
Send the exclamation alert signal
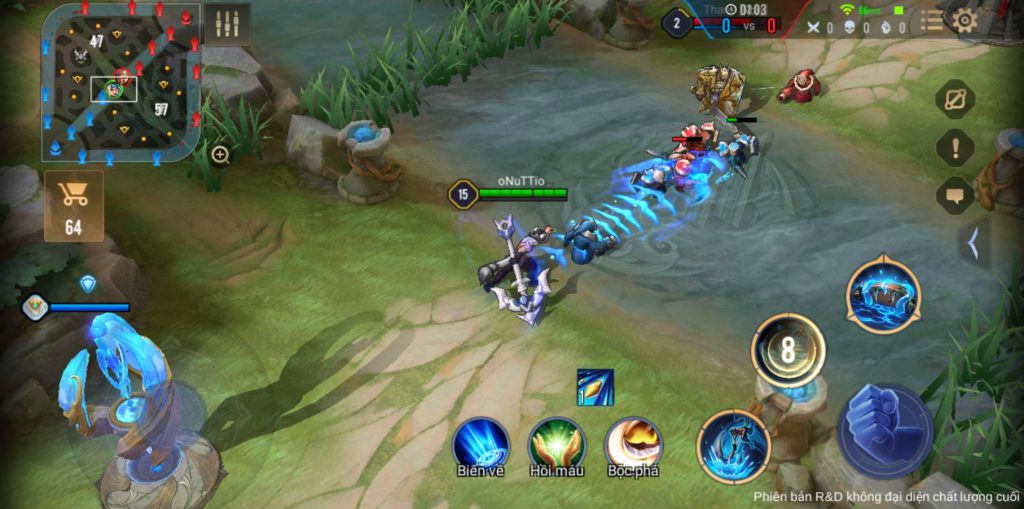[955, 148]
